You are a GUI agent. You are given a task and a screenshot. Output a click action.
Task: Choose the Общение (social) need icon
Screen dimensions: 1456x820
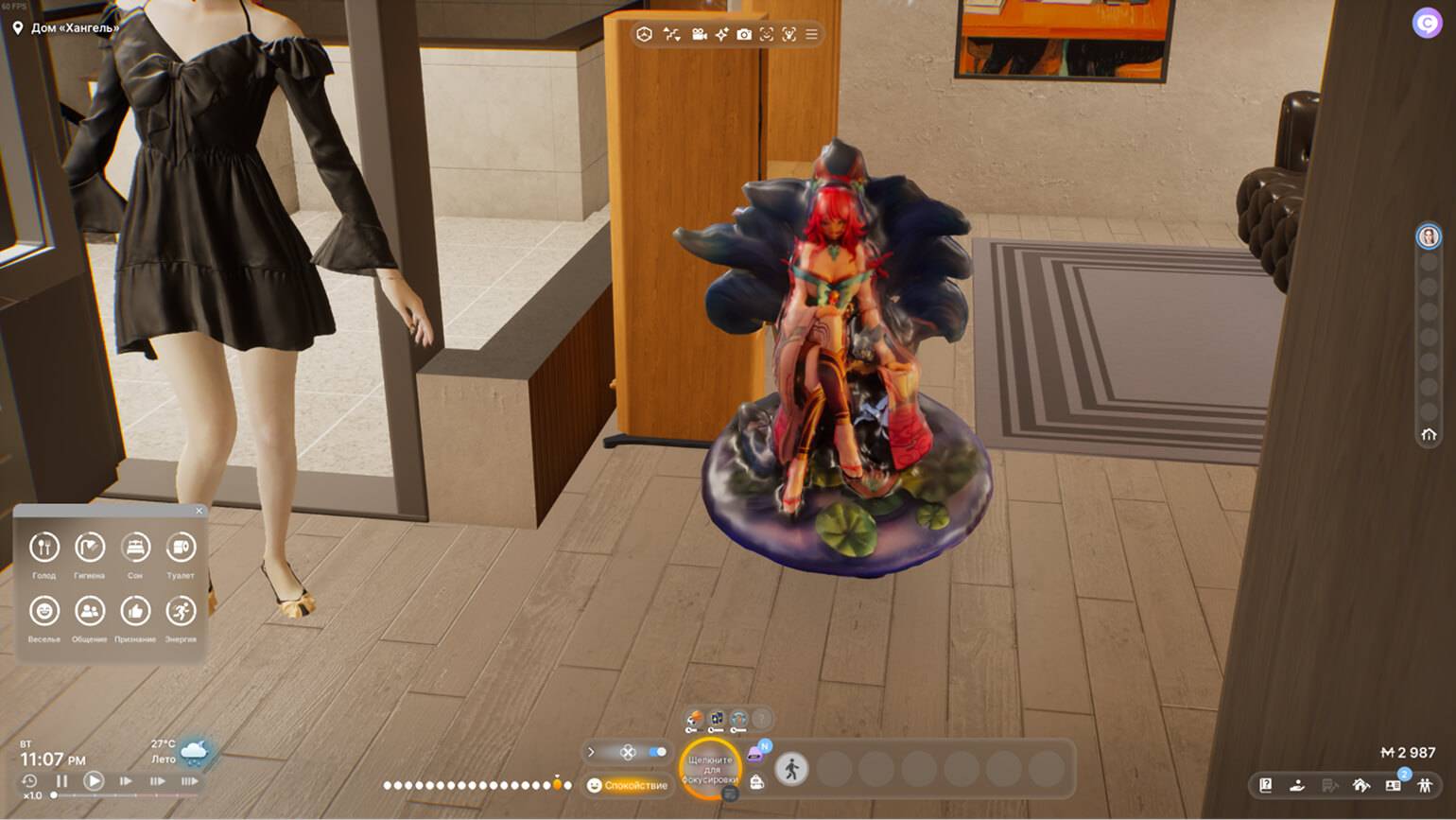pos(90,611)
